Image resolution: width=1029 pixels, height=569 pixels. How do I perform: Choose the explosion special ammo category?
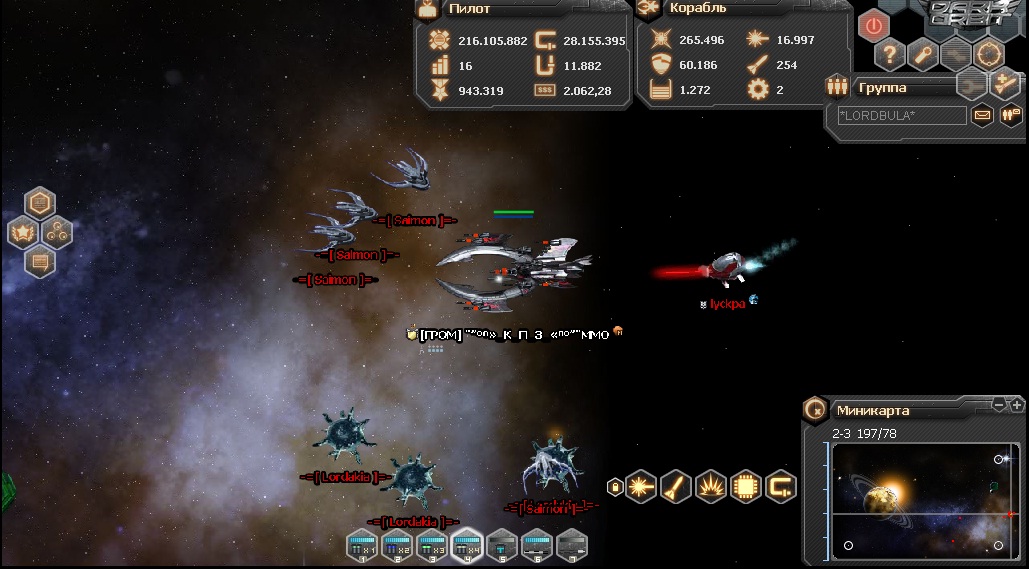(711, 487)
